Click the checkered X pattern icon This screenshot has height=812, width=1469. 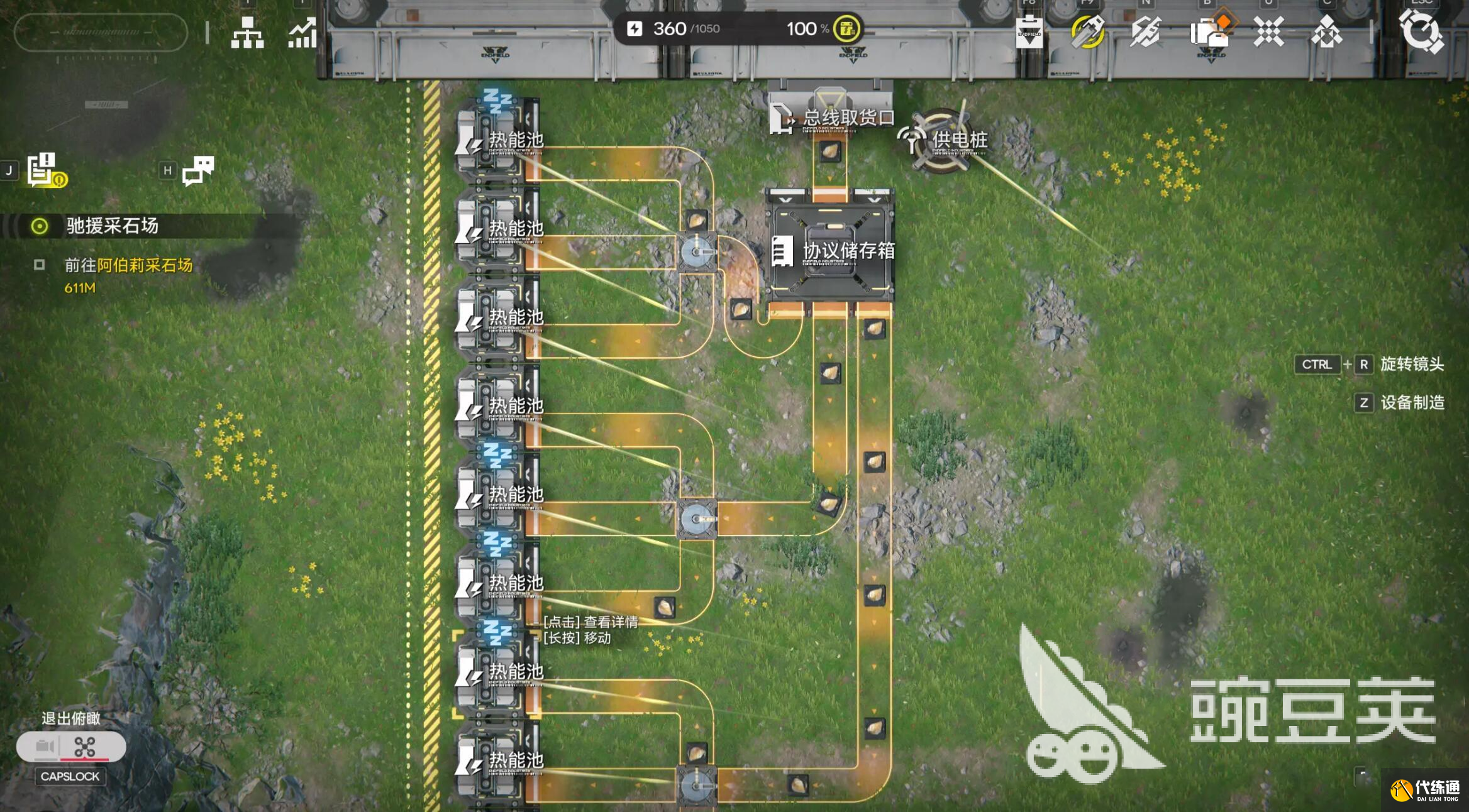click(x=1268, y=31)
